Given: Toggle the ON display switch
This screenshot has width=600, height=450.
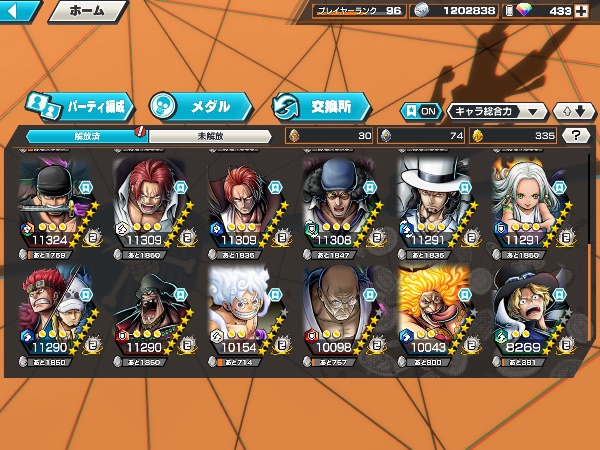Looking at the screenshot, I should (x=420, y=111).
